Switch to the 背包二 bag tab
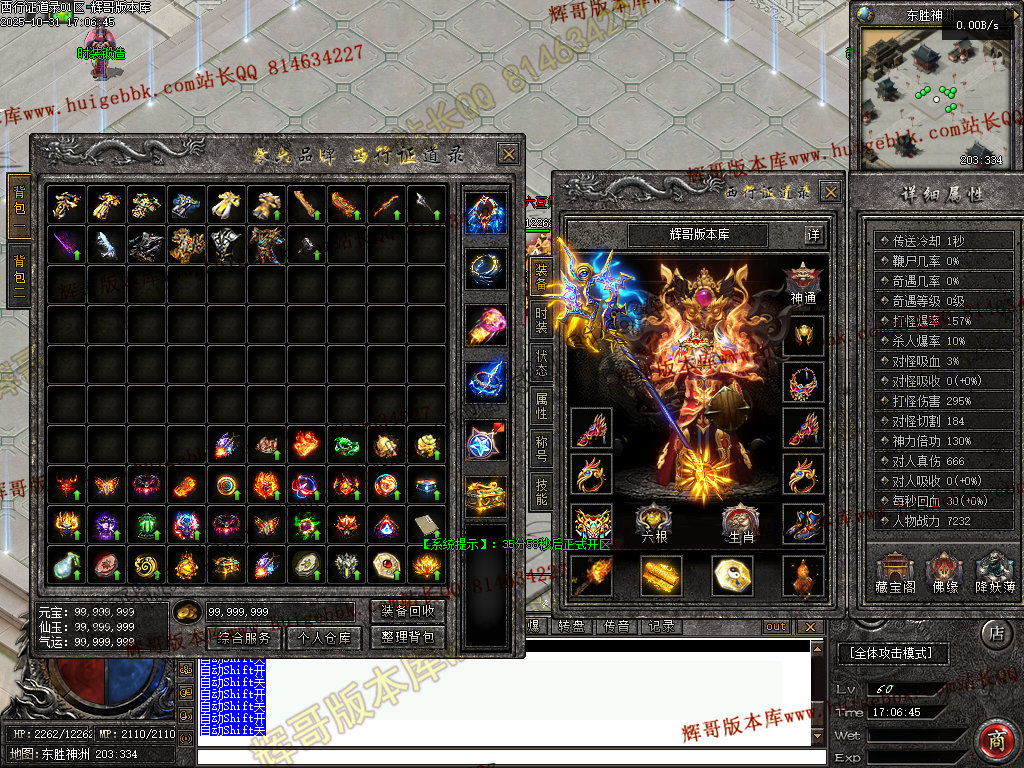 pyautogui.click(x=18, y=273)
